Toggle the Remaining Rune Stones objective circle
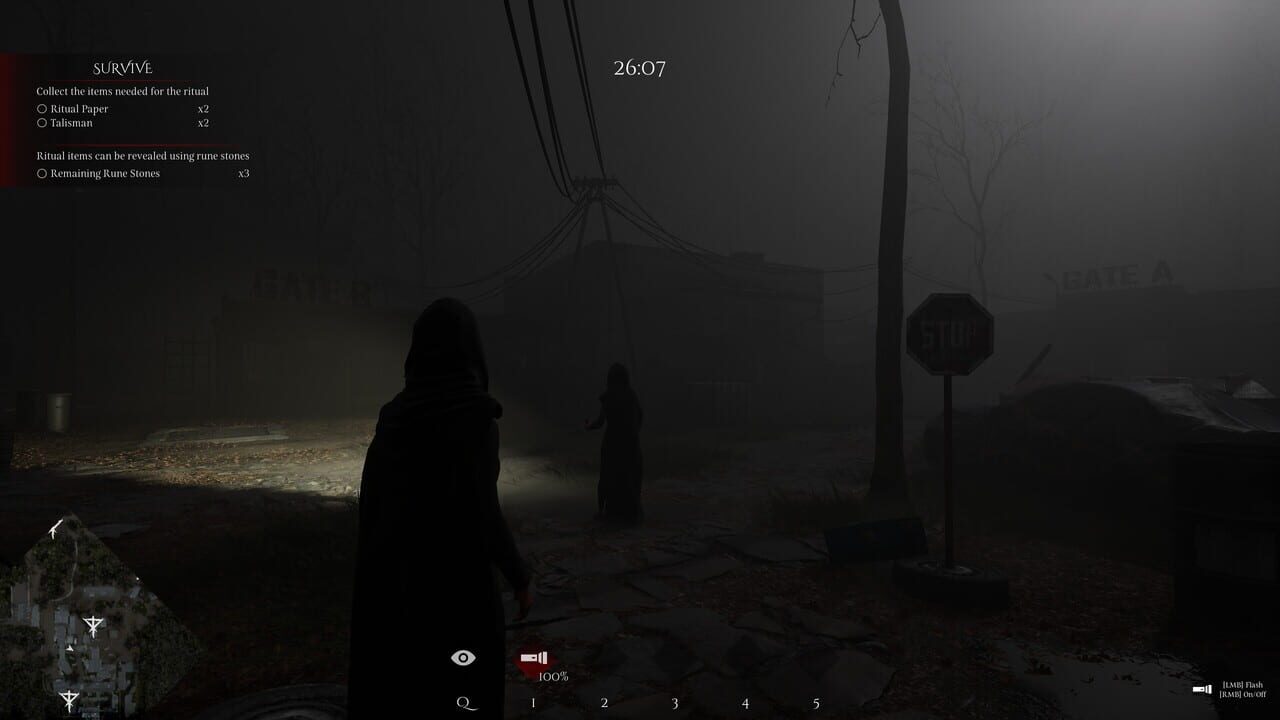Image resolution: width=1280 pixels, height=720 pixels. (x=41, y=173)
